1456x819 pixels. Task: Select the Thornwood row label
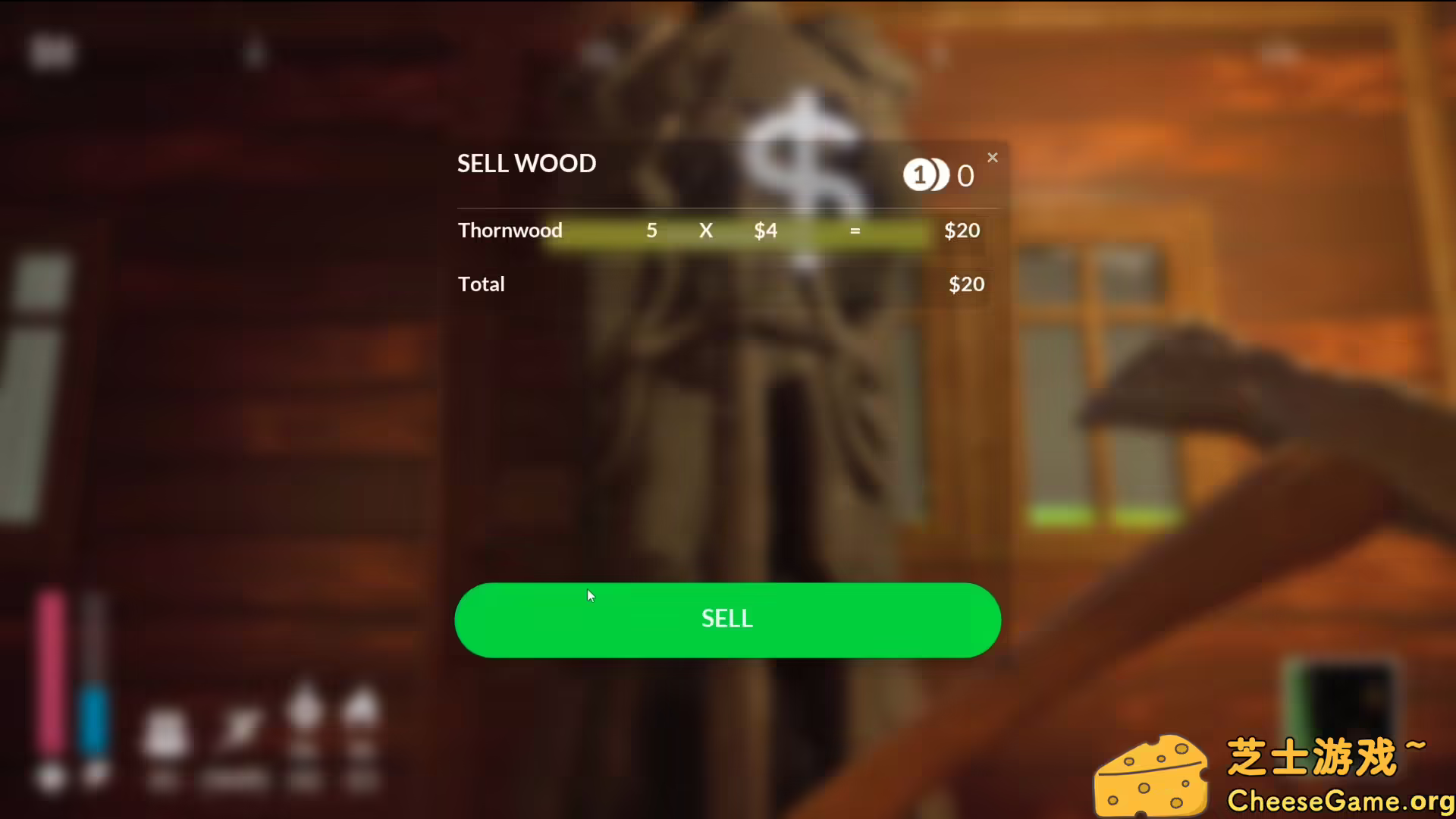(x=510, y=230)
